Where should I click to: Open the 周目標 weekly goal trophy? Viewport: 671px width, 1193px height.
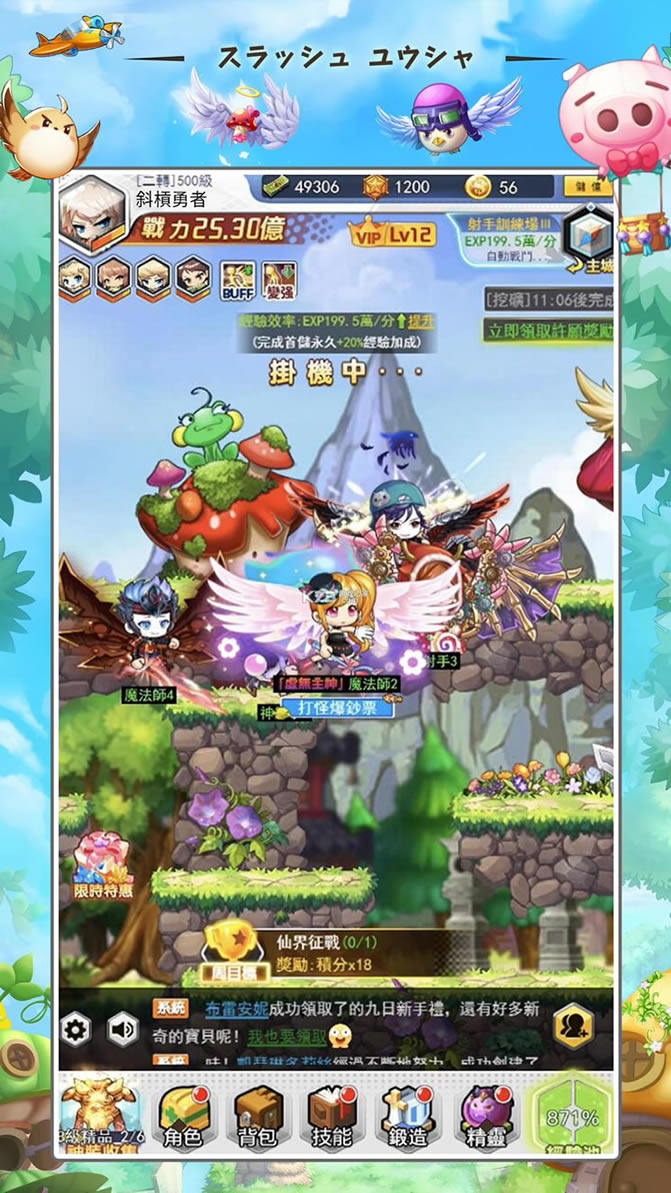[x=230, y=948]
